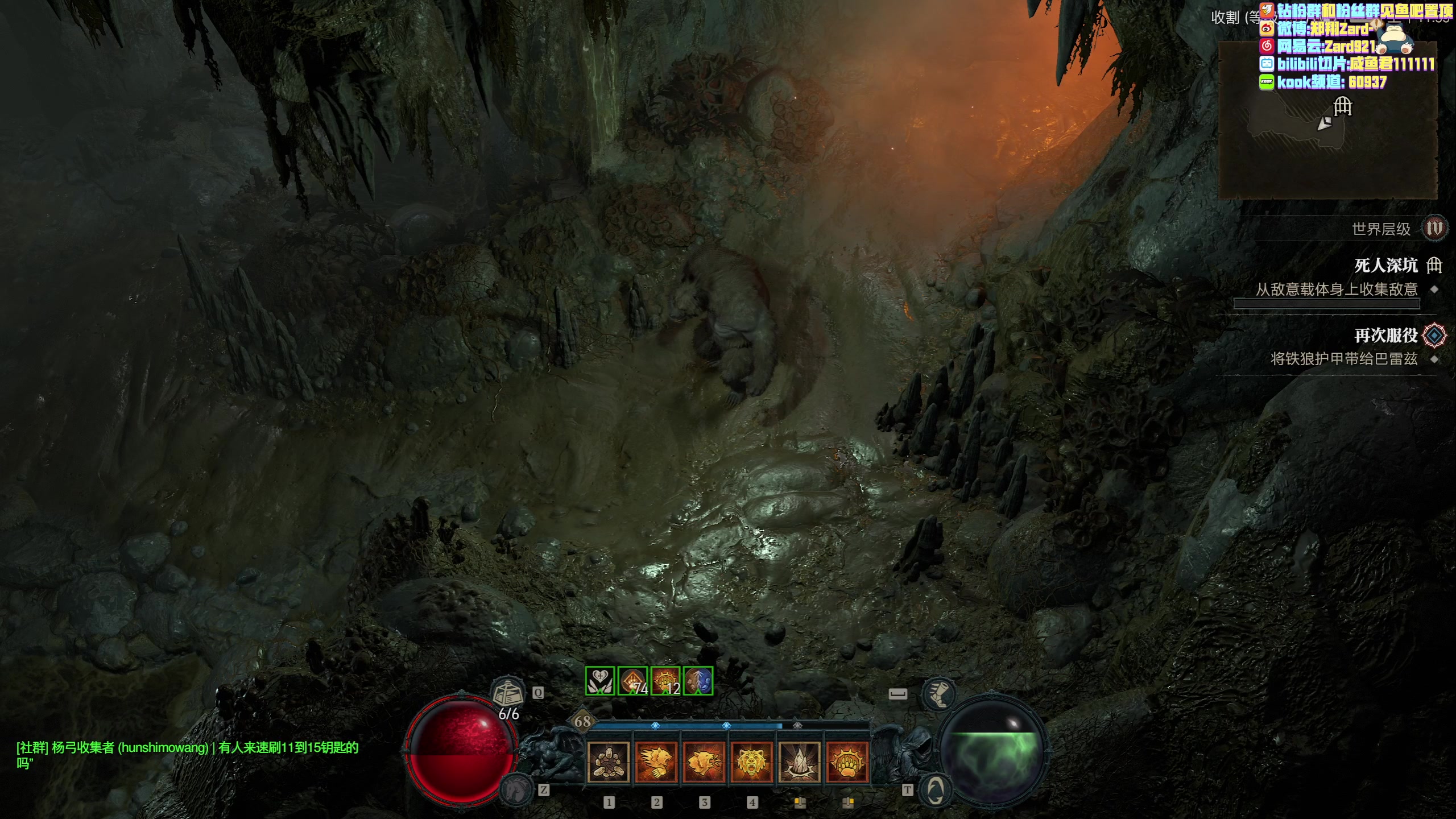This screenshot has height=819, width=1456.
Task: Inspect the paw buff showing 74
Action: point(632,681)
